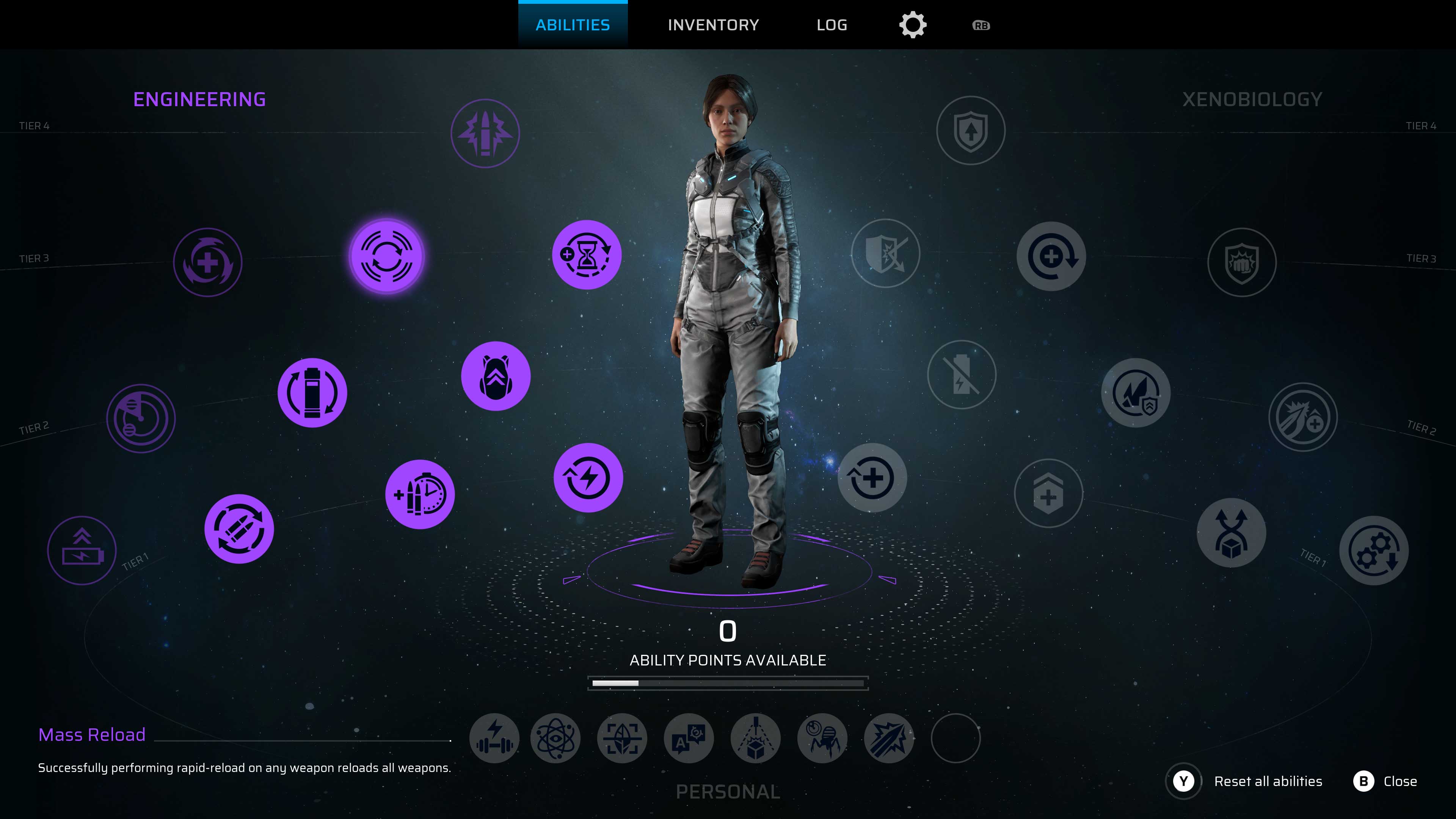Close the abilities screen
The width and height of the screenshot is (1456, 819).
(x=1399, y=781)
